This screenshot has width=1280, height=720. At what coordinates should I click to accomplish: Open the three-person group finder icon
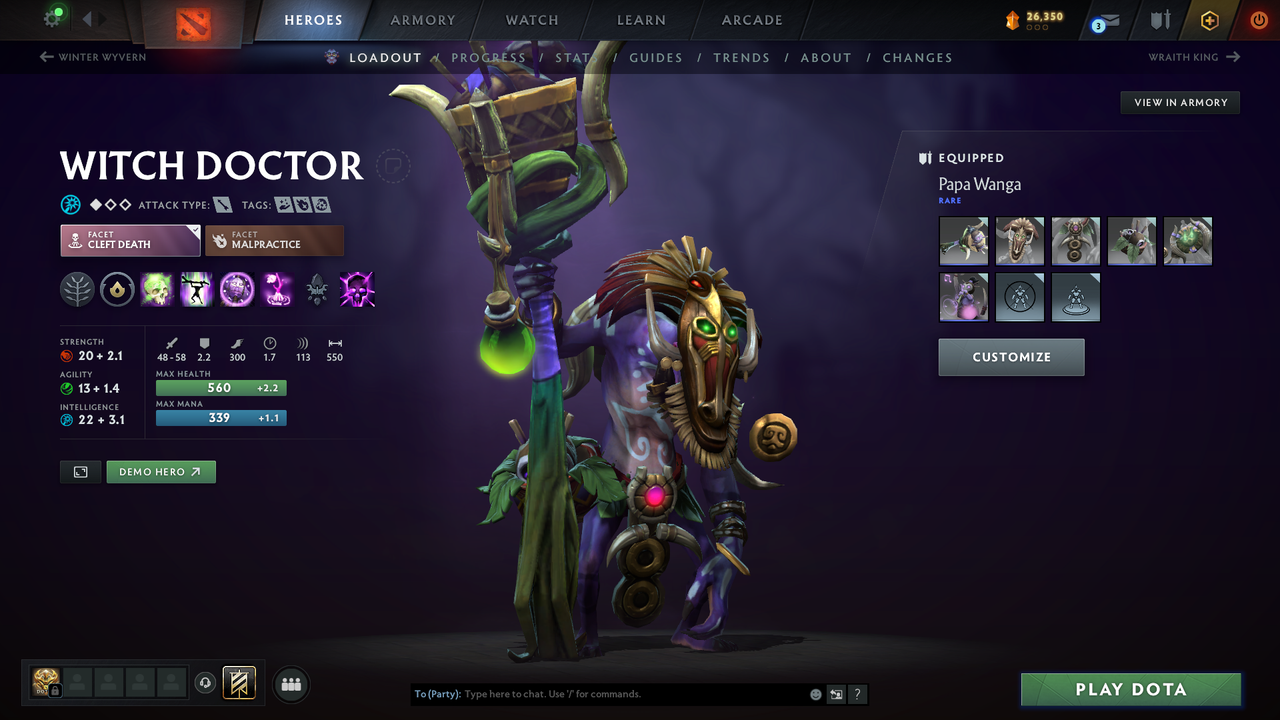pos(290,684)
